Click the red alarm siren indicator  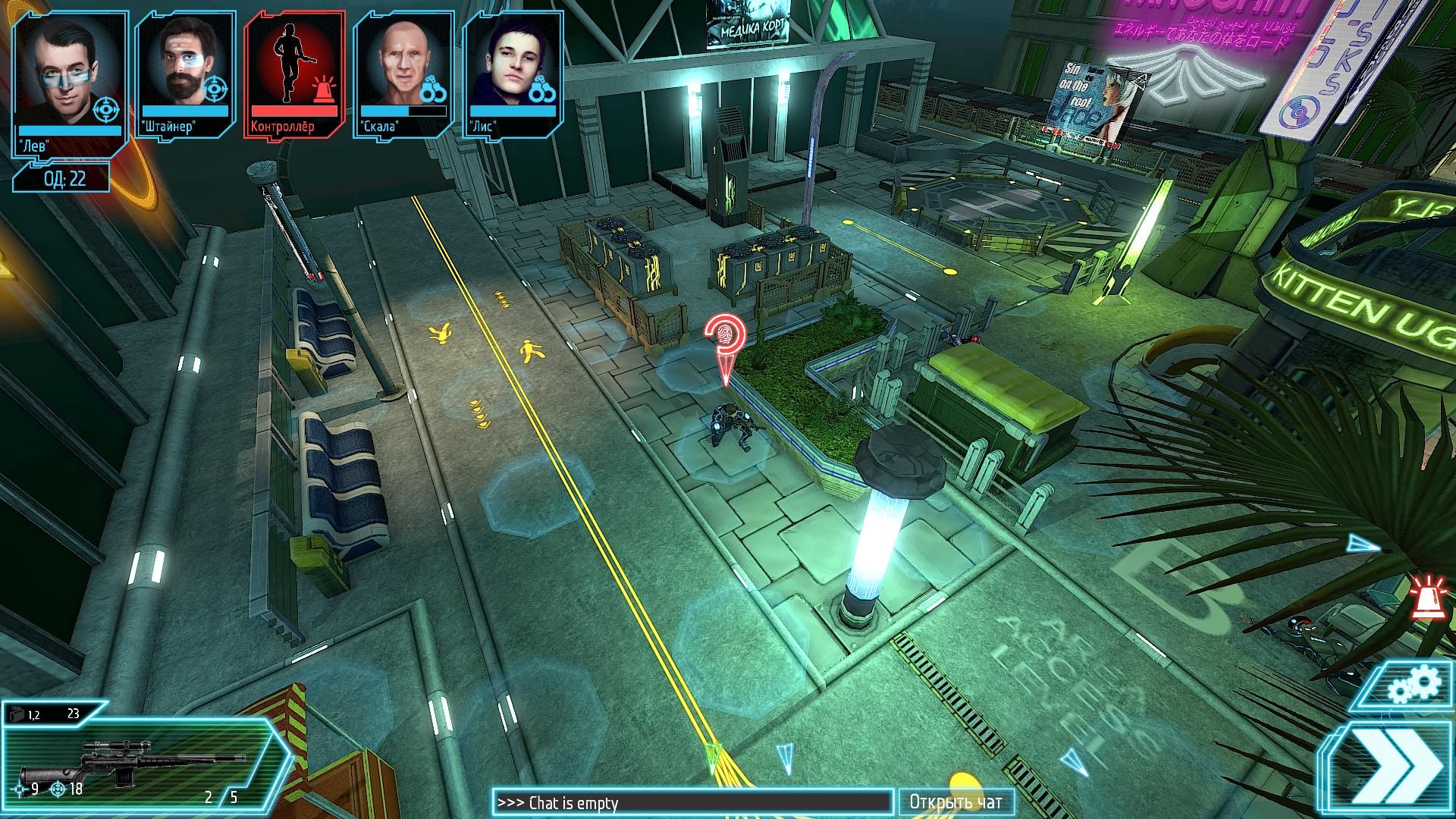pyautogui.click(x=1428, y=594)
